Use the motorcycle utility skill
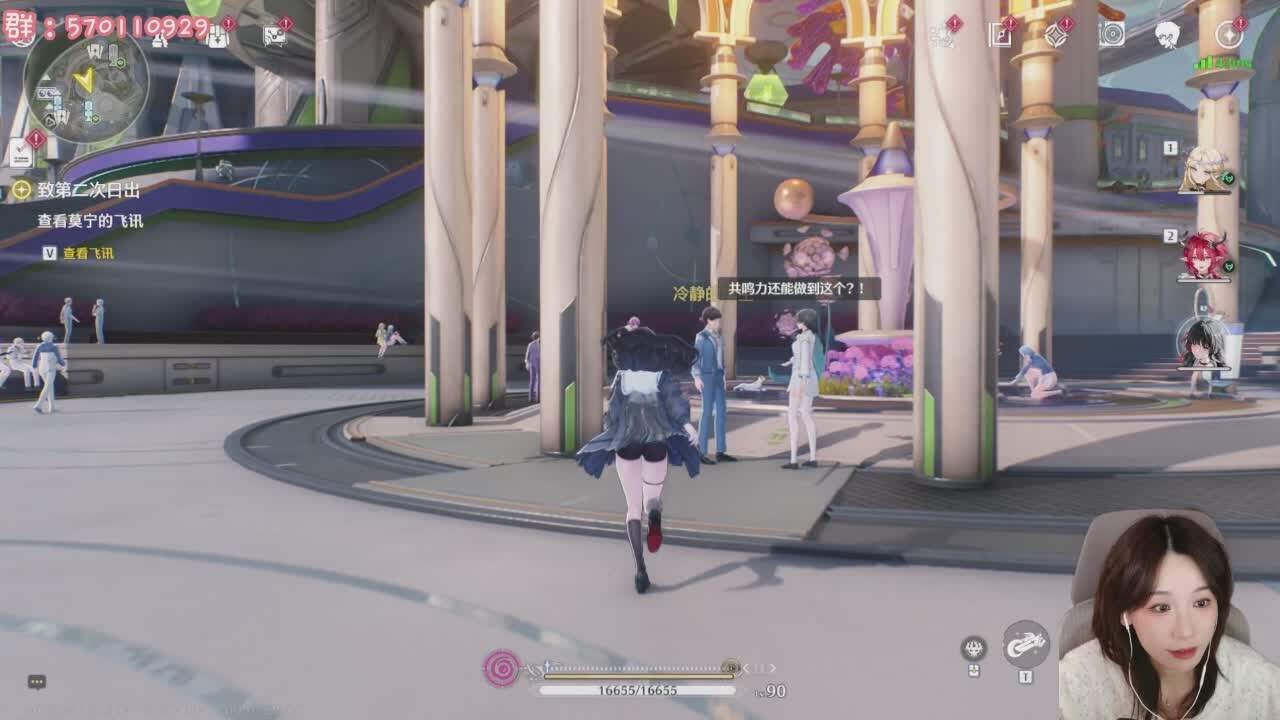Viewport: 1280px width, 720px height. (x=1025, y=645)
